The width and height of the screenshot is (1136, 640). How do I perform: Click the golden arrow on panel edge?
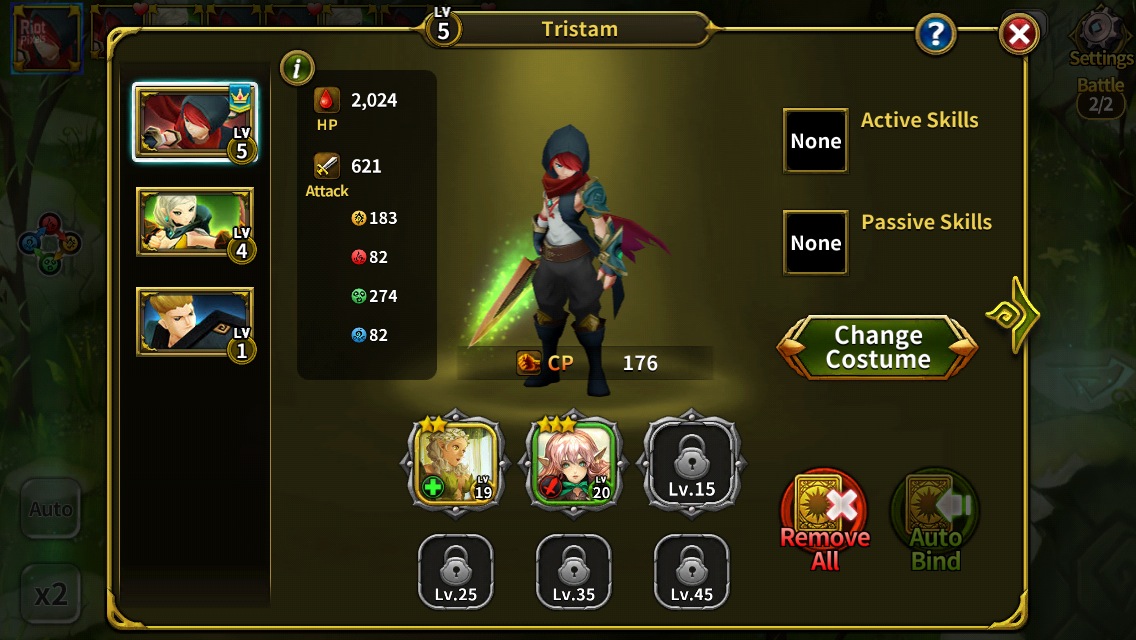click(1012, 315)
